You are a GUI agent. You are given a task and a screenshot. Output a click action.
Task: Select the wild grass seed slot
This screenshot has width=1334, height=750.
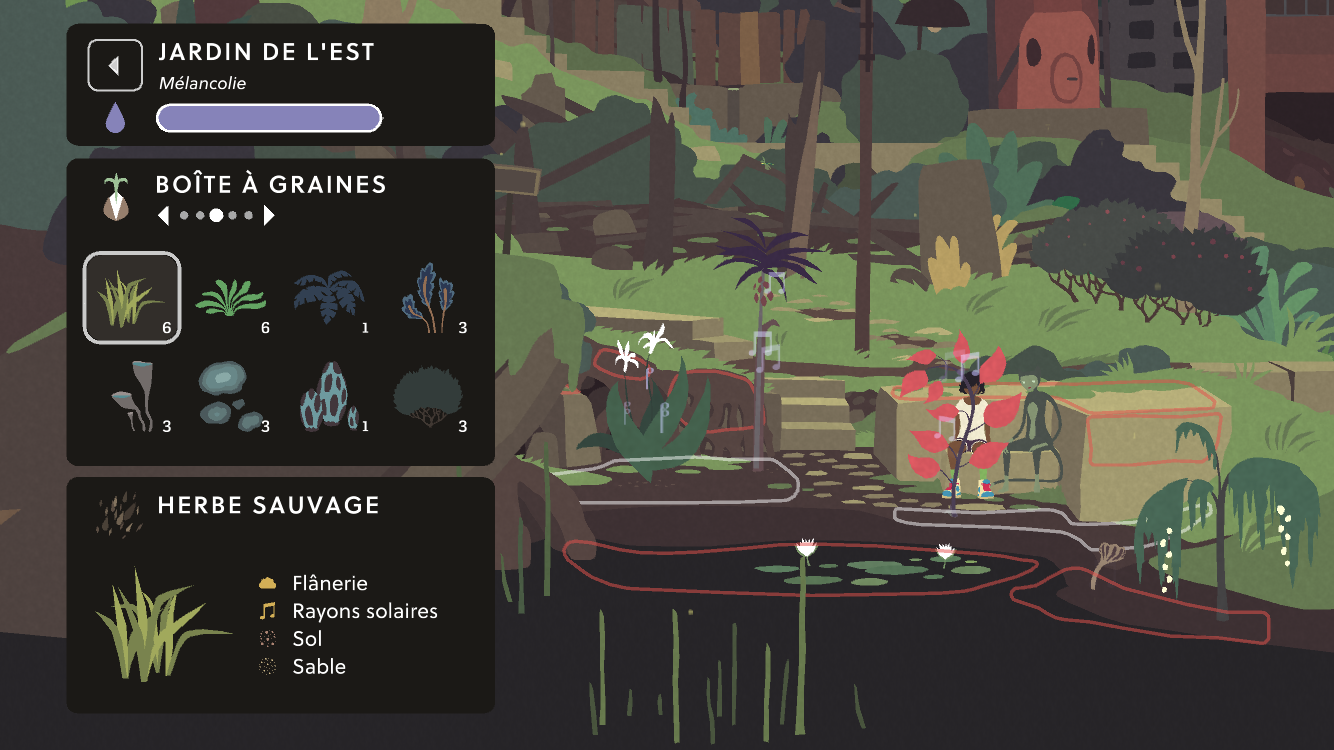coord(132,298)
